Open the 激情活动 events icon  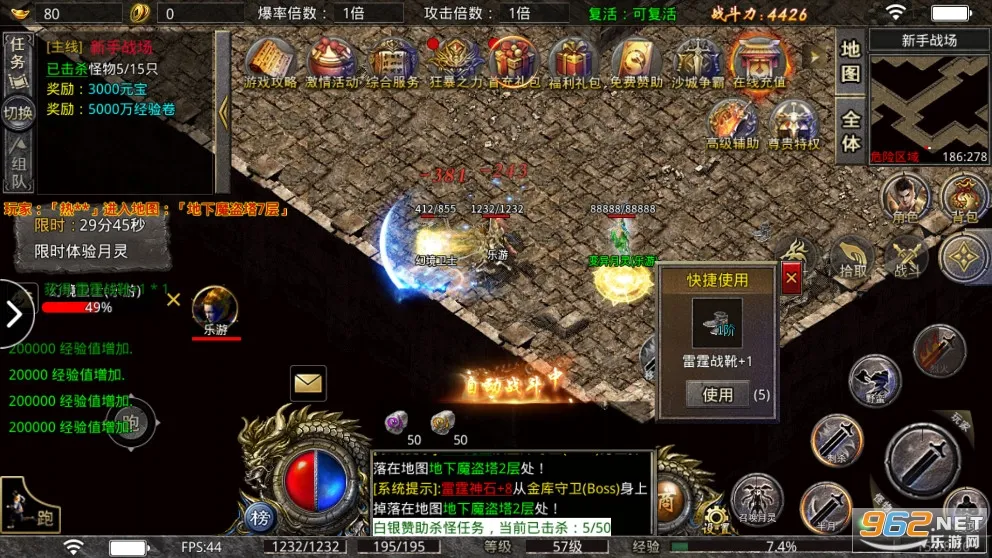point(333,64)
